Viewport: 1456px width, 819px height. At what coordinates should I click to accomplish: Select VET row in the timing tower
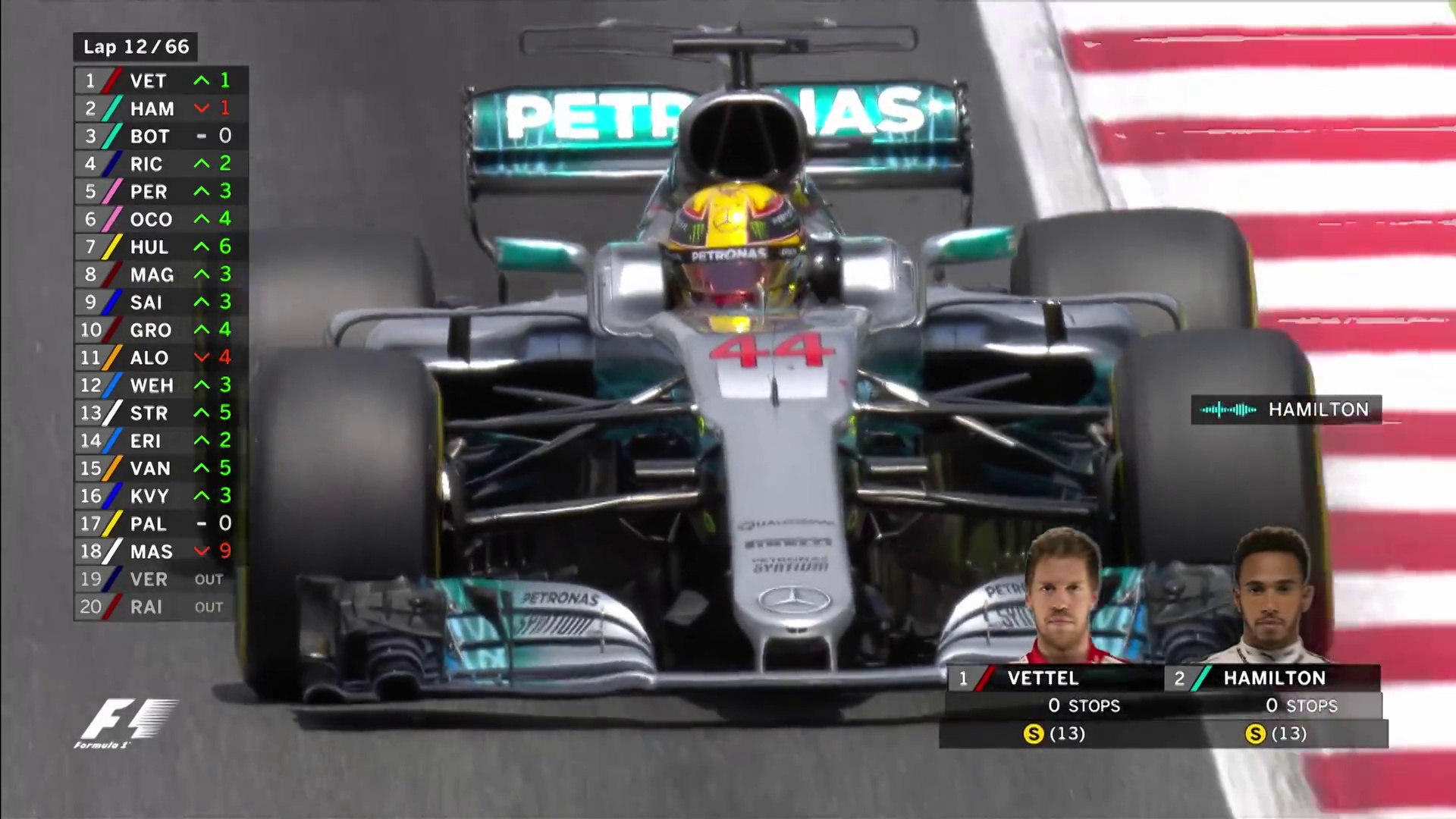[161, 80]
